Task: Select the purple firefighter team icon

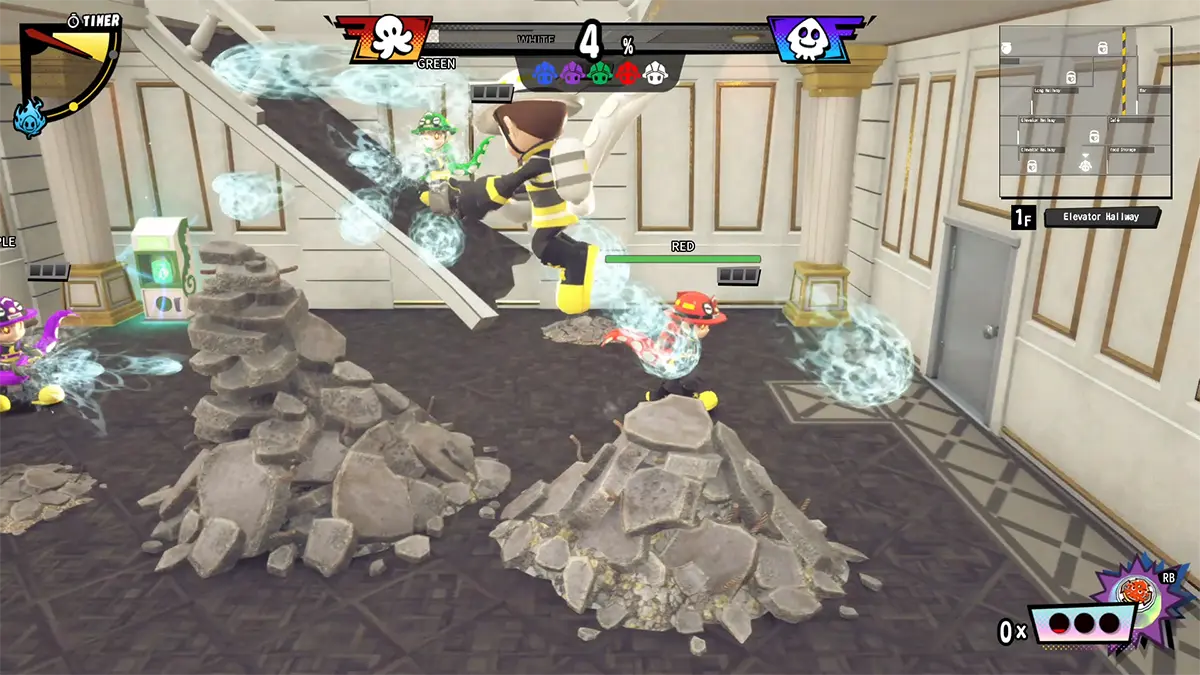Action: click(572, 73)
